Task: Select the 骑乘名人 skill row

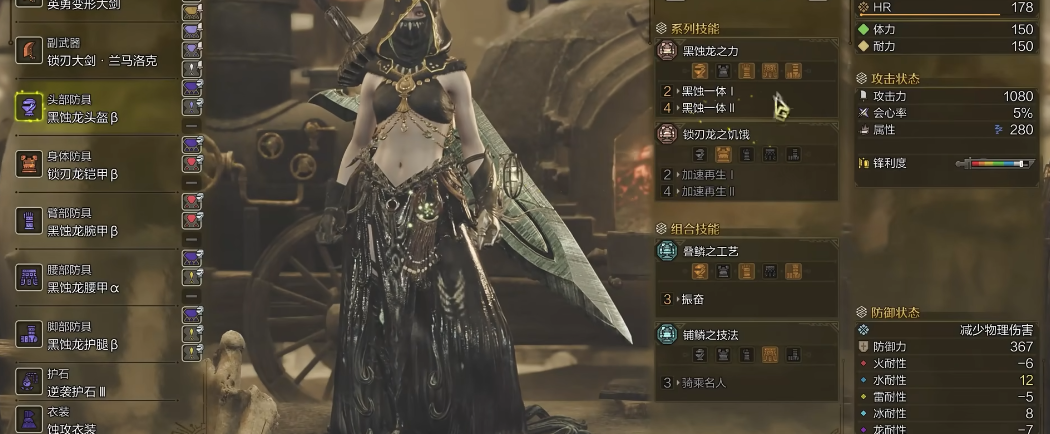Action: click(x=747, y=382)
